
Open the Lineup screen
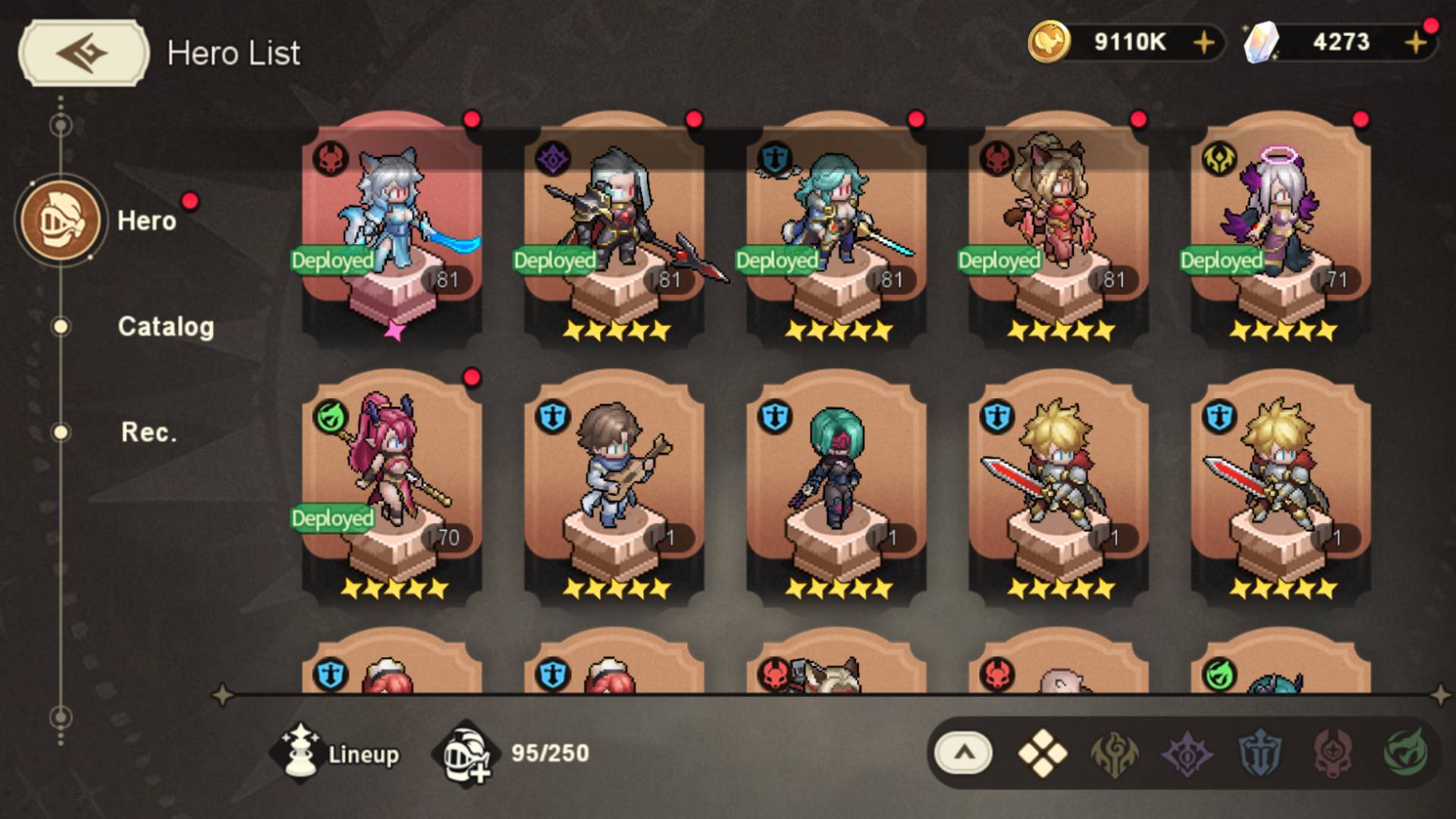click(x=337, y=754)
